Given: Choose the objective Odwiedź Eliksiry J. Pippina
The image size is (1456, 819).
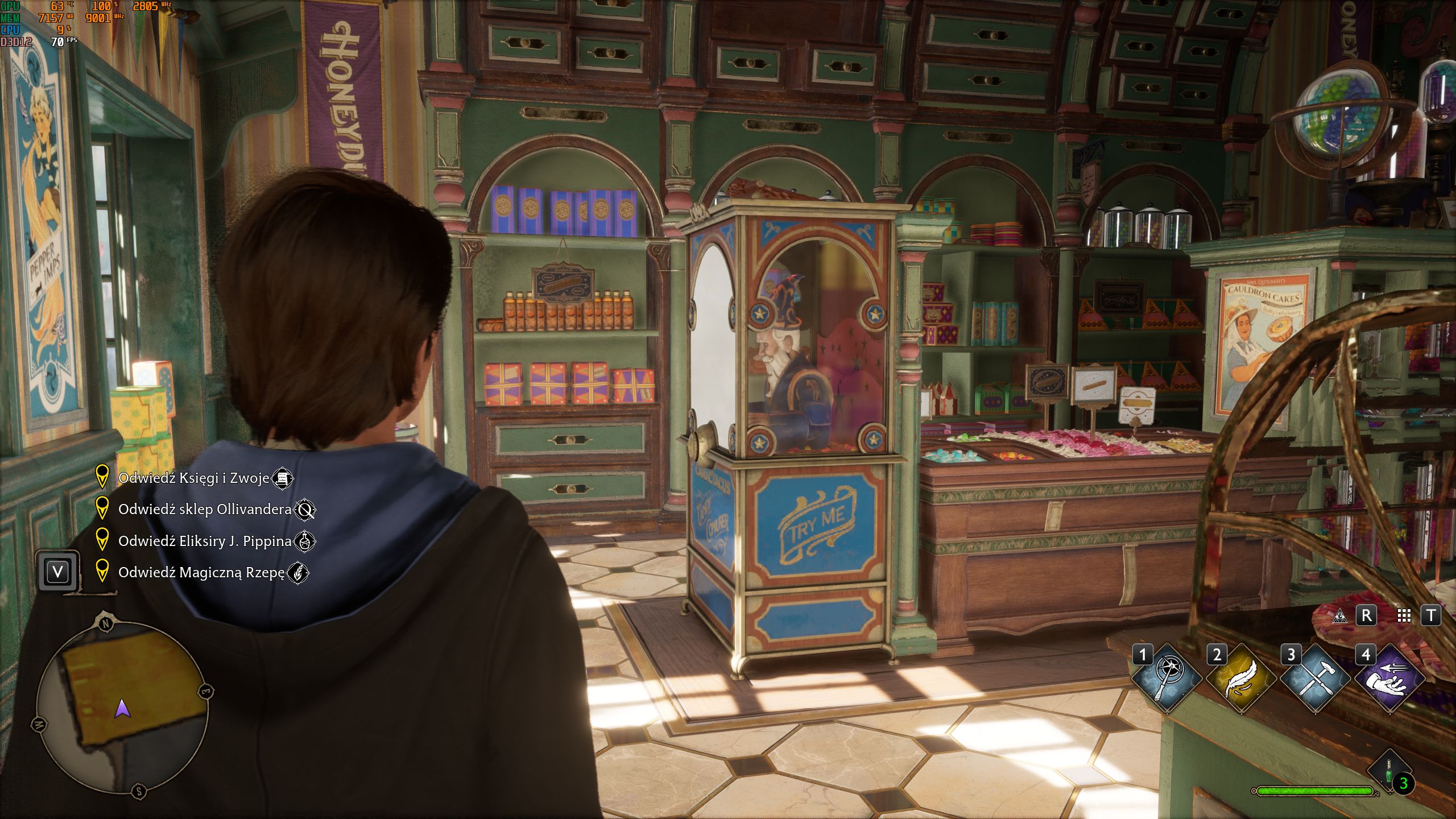Looking at the screenshot, I should point(205,541).
